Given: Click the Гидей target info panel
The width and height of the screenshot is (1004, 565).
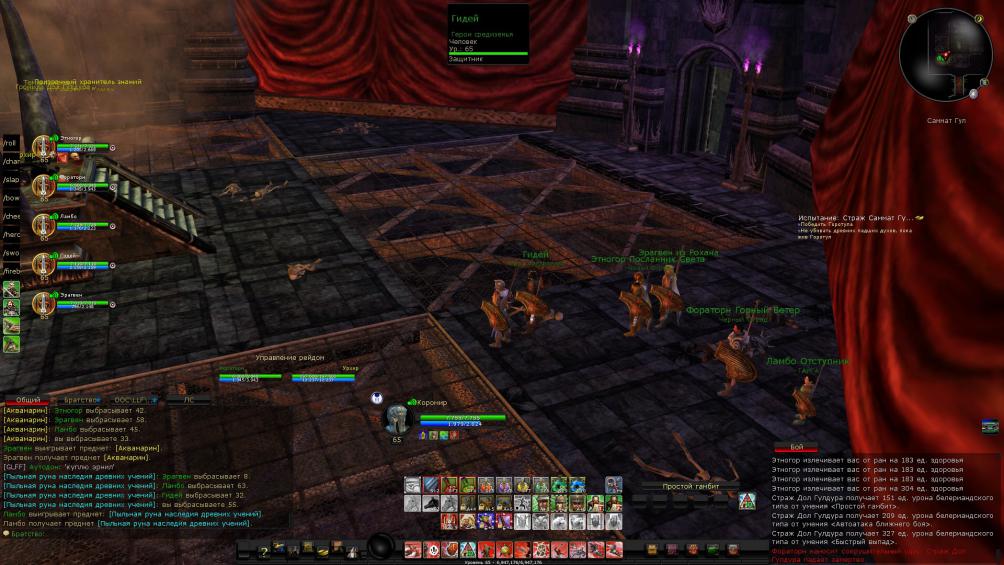Looking at the screenshot, I should click(x=487, y=35).
